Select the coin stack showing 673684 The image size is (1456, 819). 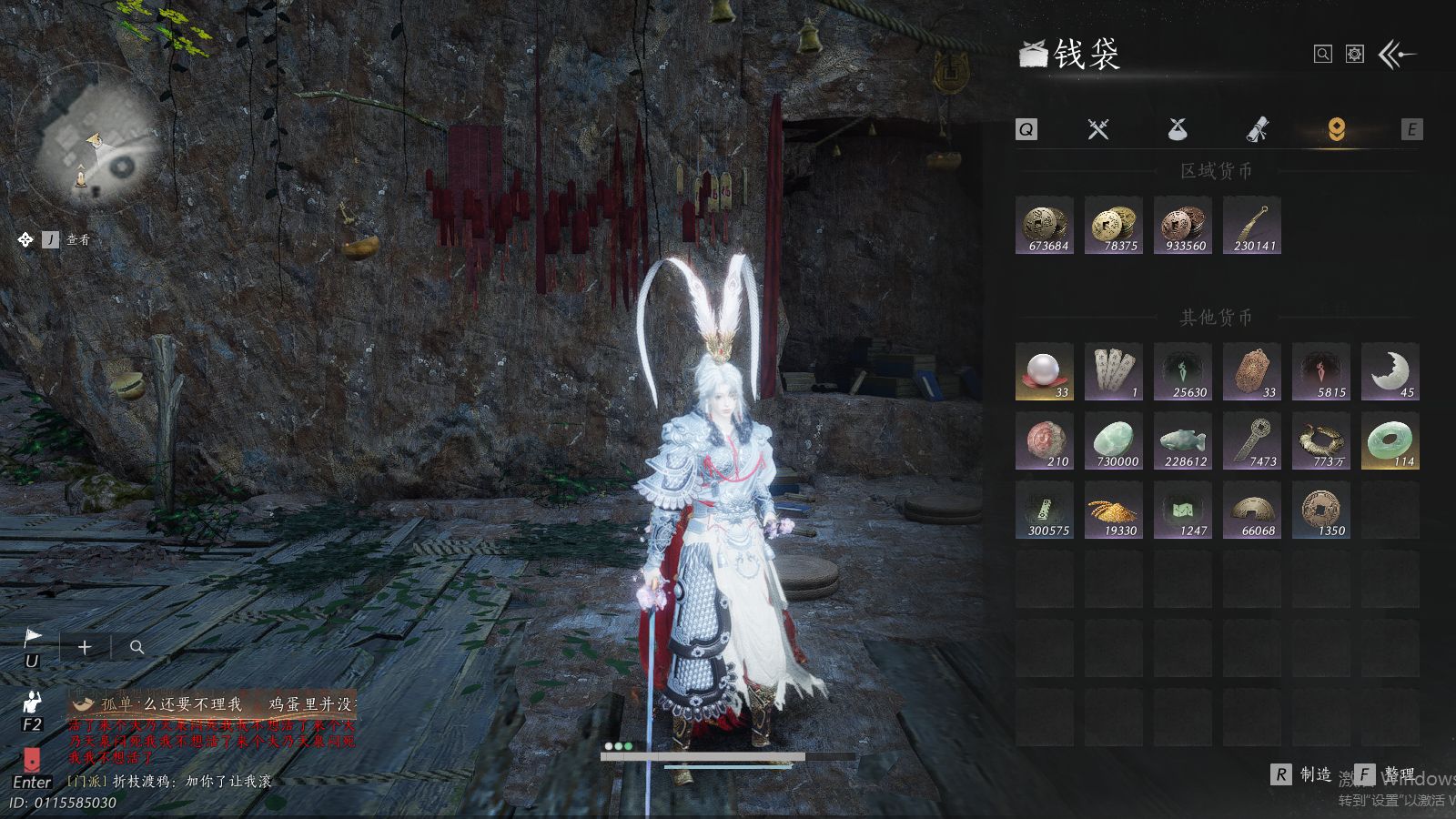(1045, 225)
